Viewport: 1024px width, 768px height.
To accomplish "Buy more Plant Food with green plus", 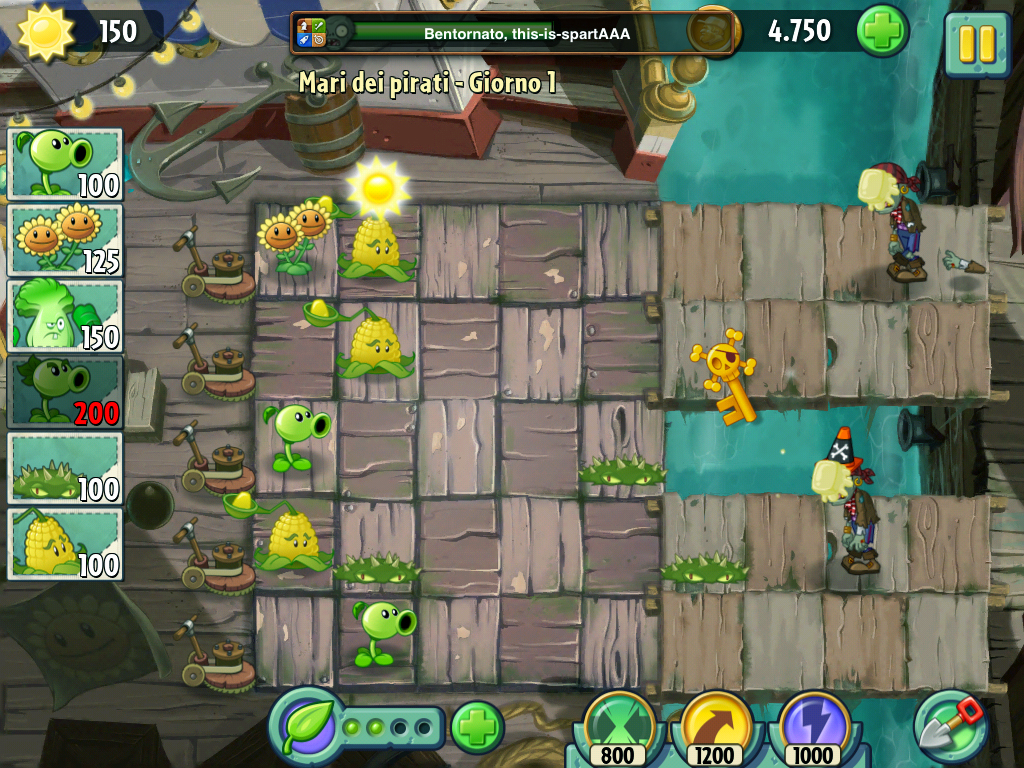I will (x=477, y=727).
